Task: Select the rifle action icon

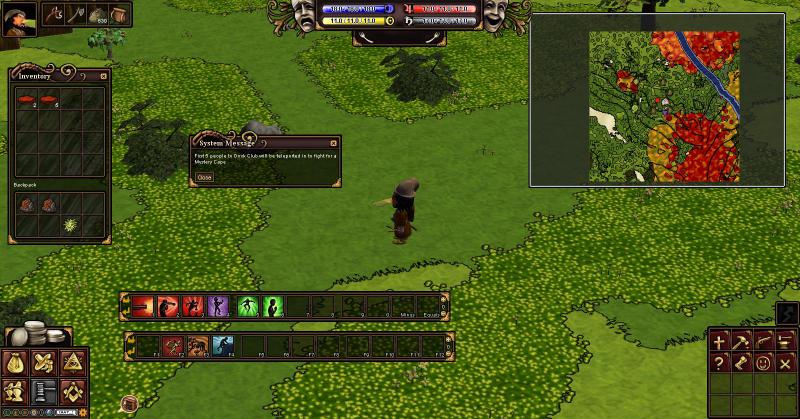Action: [764, 342]
